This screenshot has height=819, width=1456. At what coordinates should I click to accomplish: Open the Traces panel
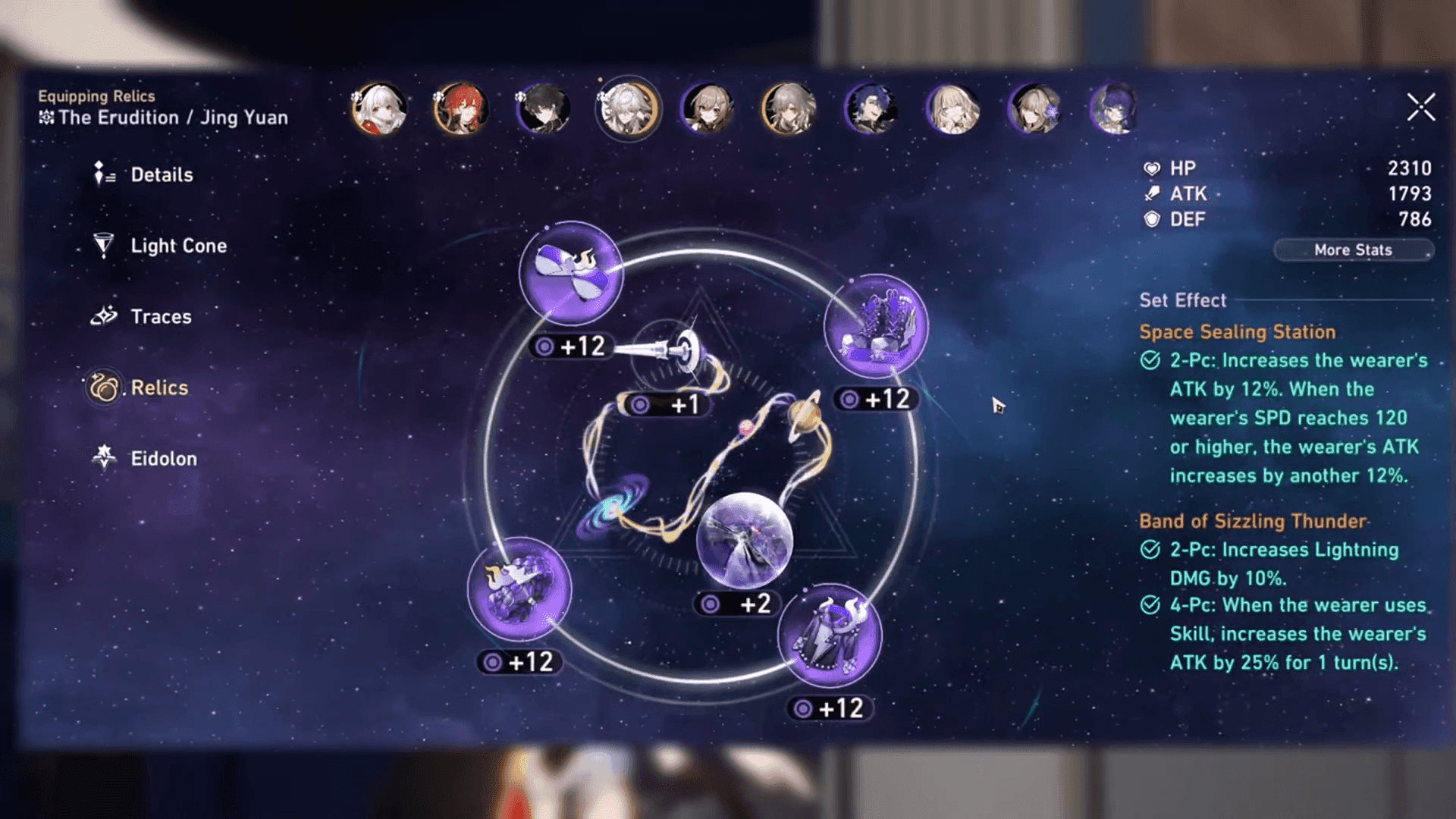click(x=103, y=316)
